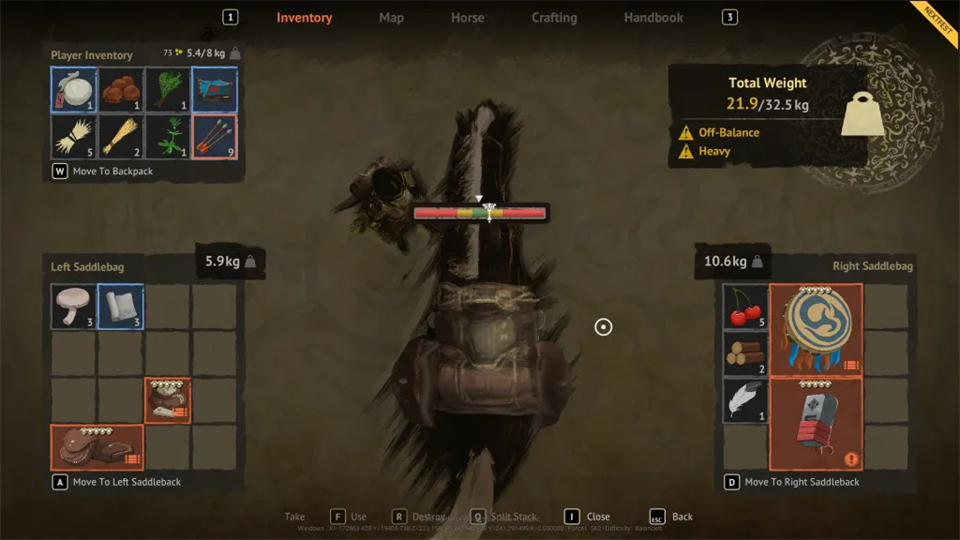This screenshot has height=540, width=960.
Task: Pick the mushroom in the left saddlebag
Action: (x=74, y=307)
